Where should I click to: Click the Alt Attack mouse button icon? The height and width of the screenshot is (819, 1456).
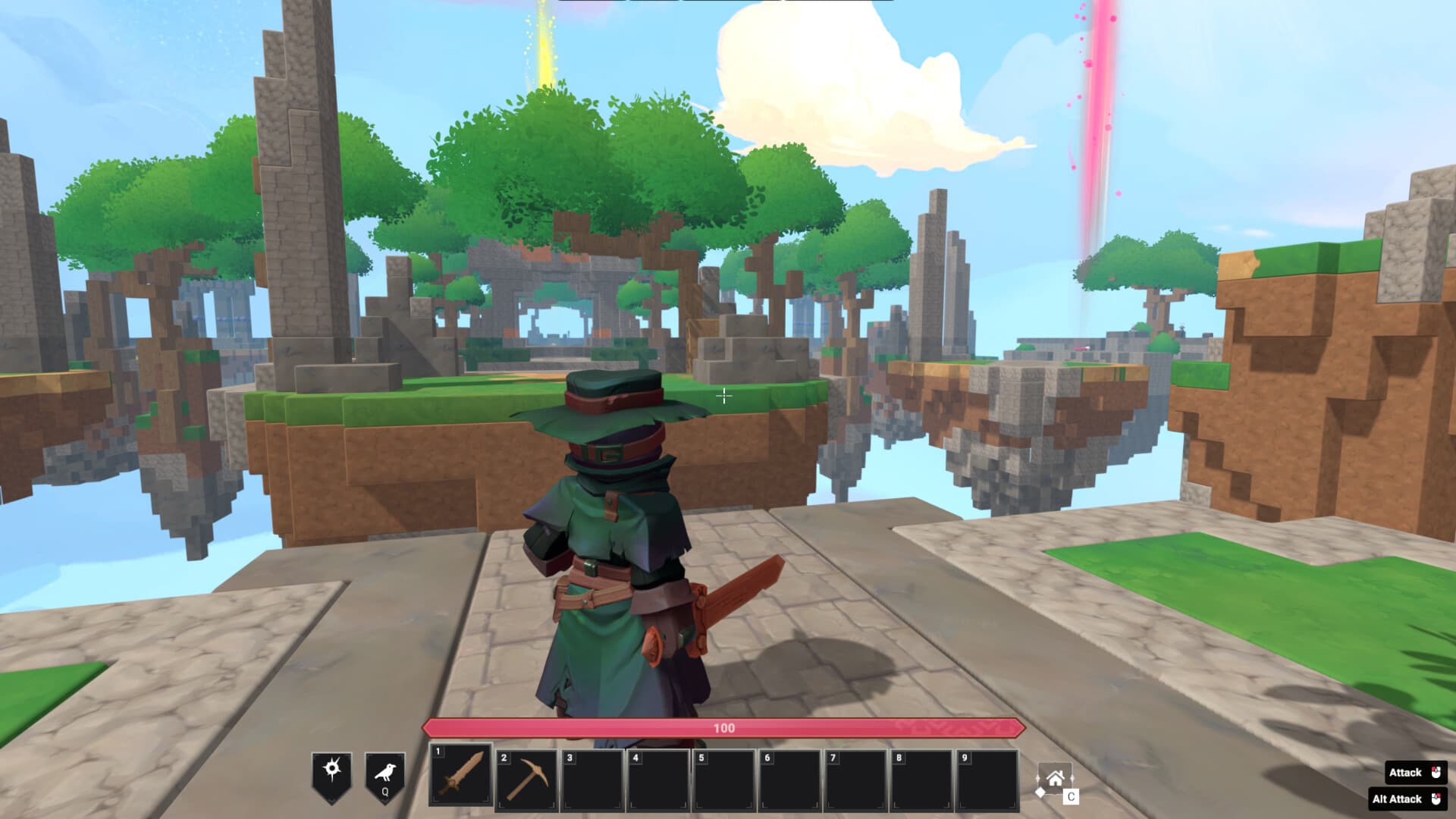pos(1436,799)
